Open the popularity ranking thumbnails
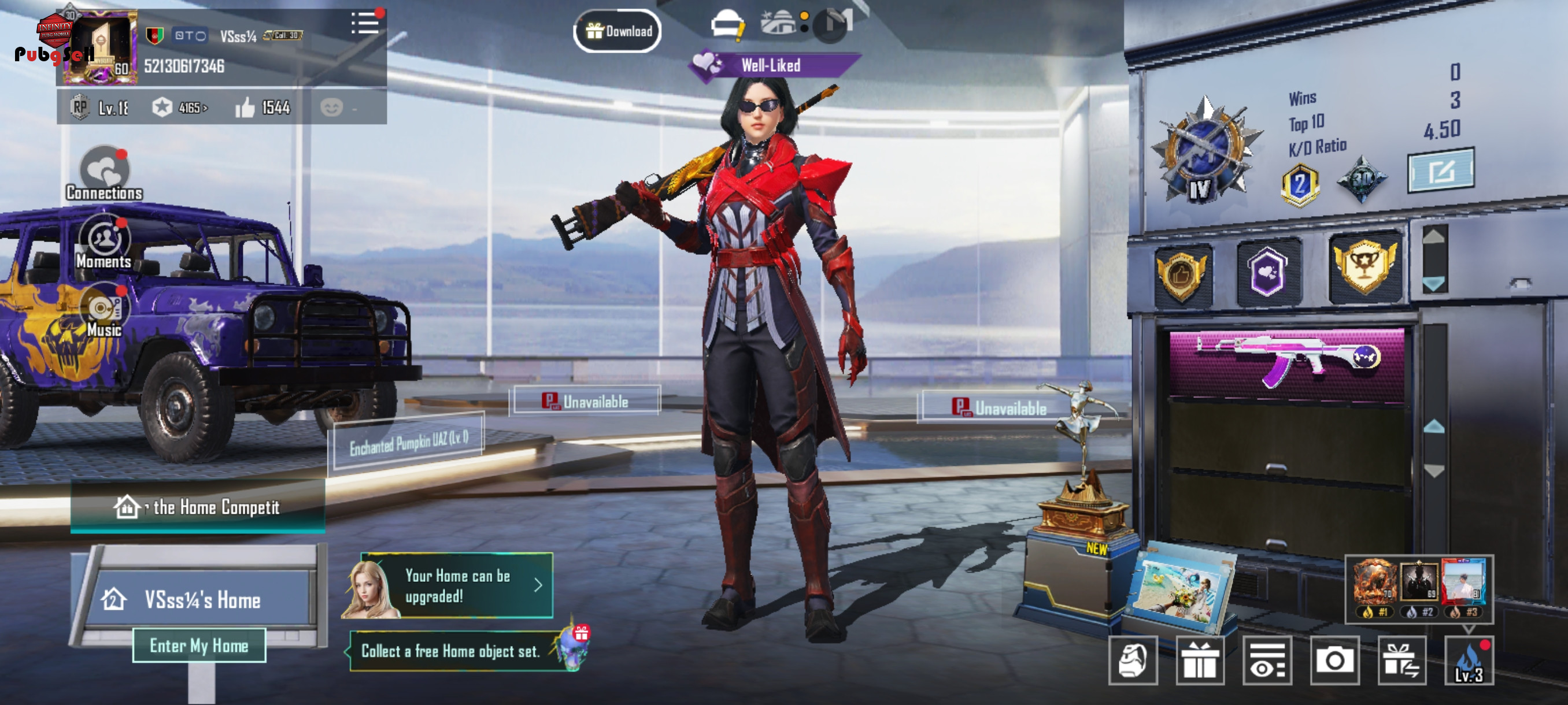The image size is (1568, 705). coord(1418,589)
